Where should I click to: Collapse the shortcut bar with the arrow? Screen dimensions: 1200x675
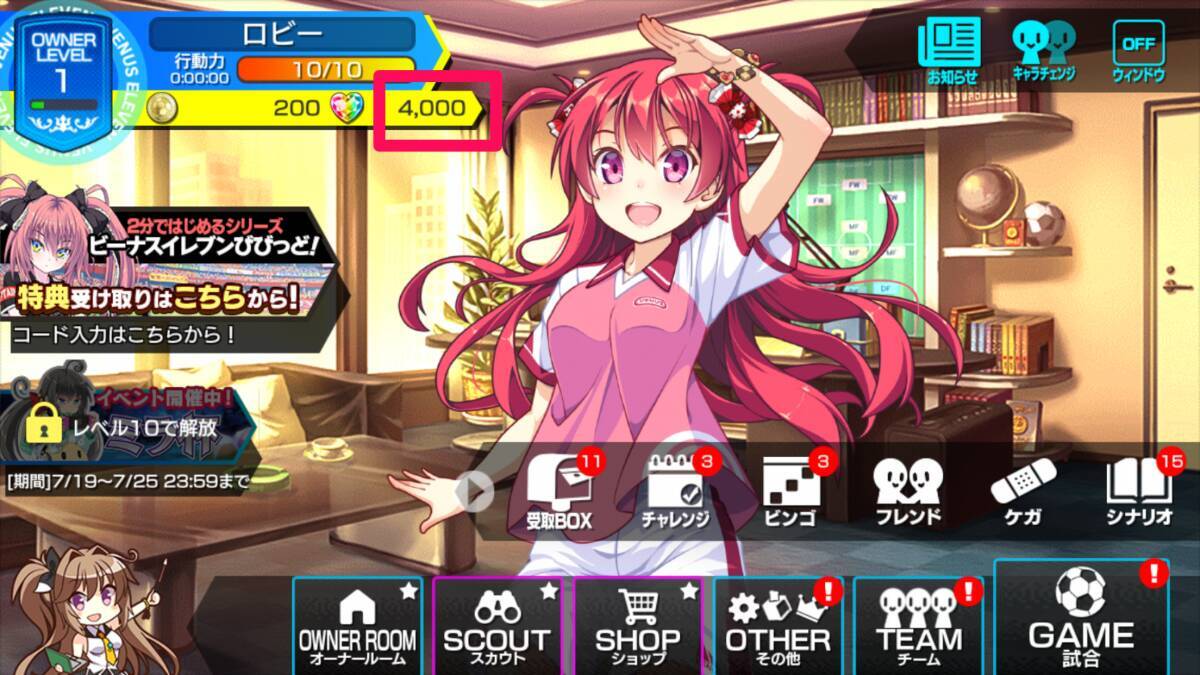pyautogui.click(x=475, y=491)
